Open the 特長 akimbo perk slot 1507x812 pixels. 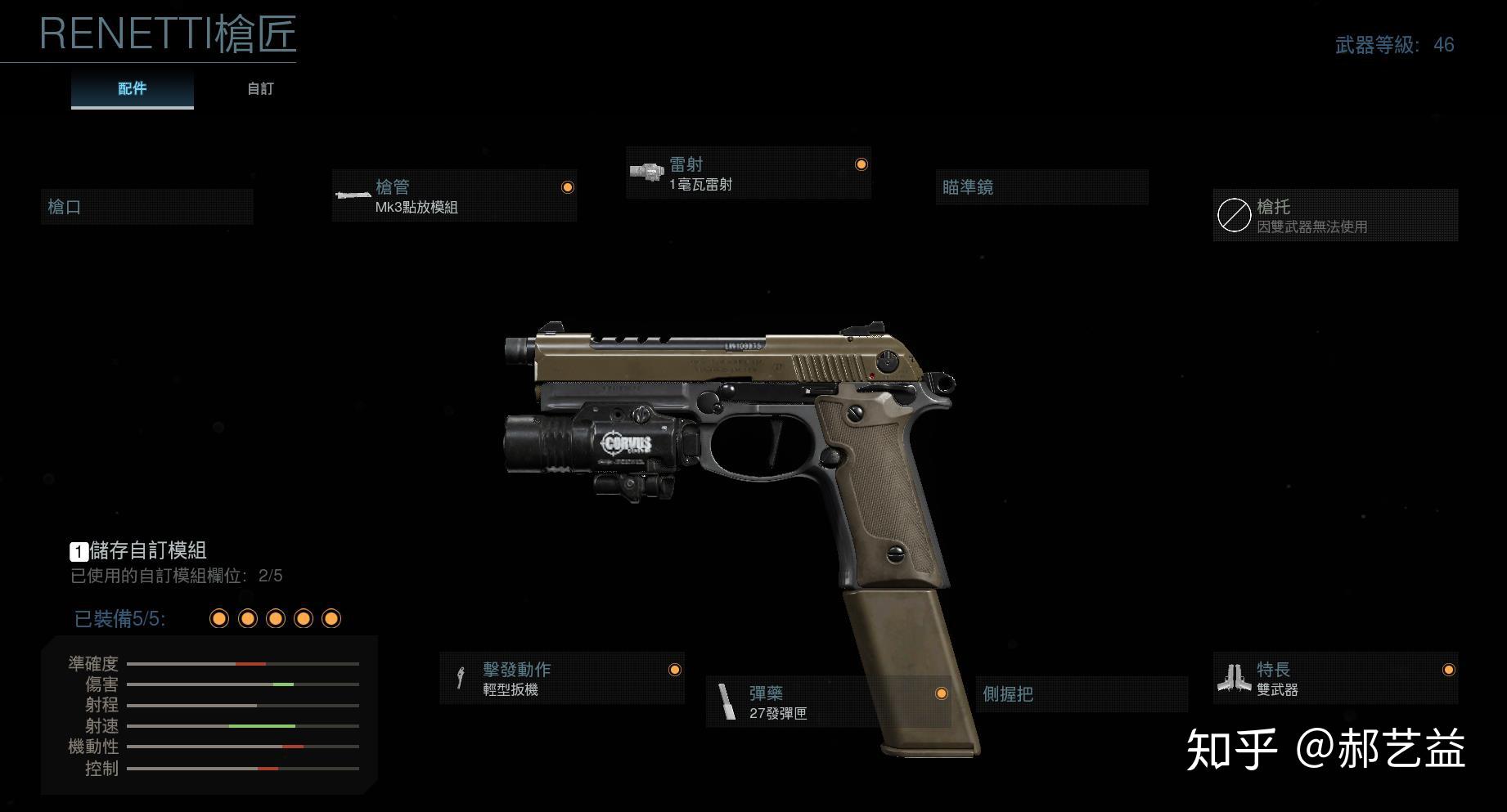1334,679
